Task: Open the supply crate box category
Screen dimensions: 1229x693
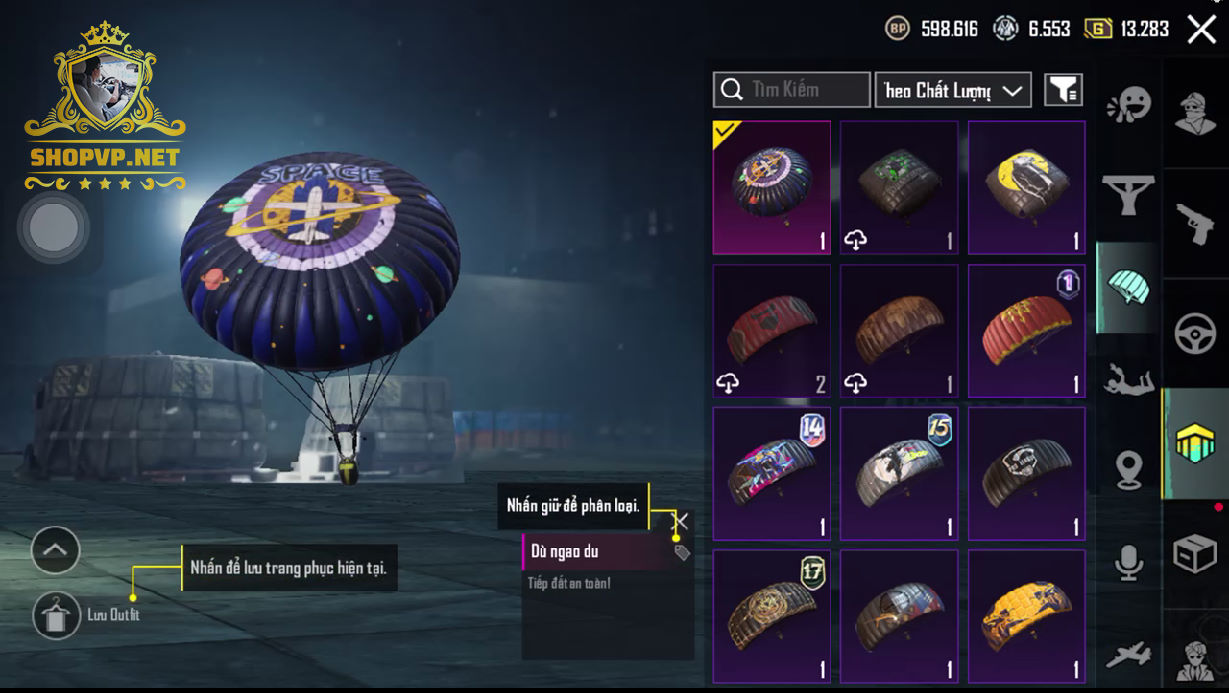Action: (1195, 553)
